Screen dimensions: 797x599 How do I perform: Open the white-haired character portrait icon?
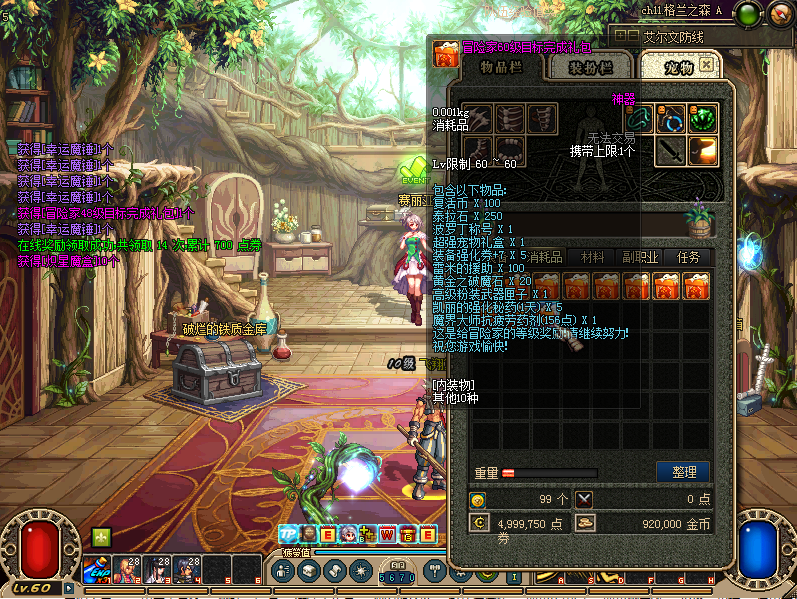pyautogui.click(x=348, y=534)
